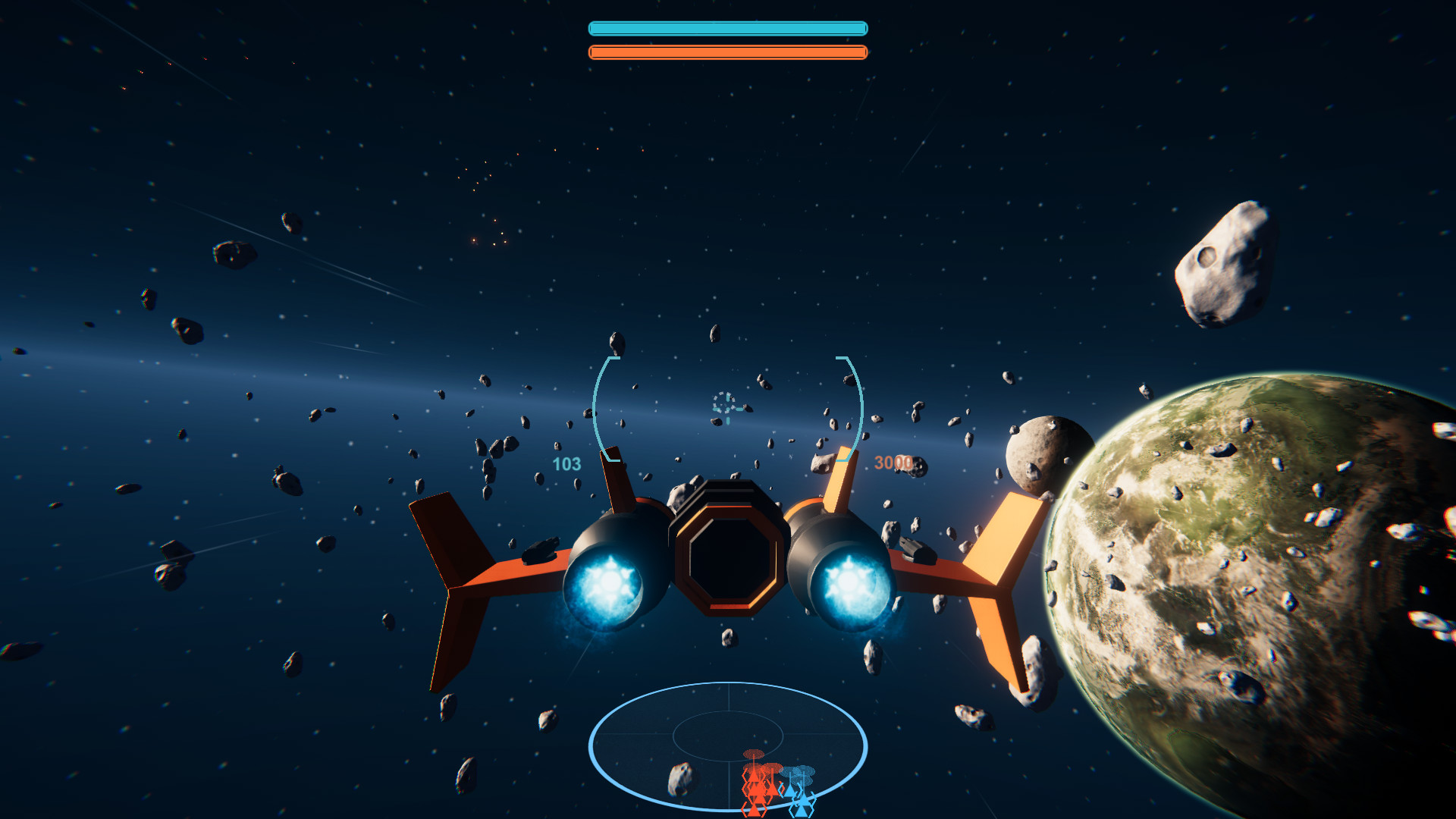Screen dimensions: 1456x819
Task: Click the bottommost blue triangle icon on radar
Action: 800,813
